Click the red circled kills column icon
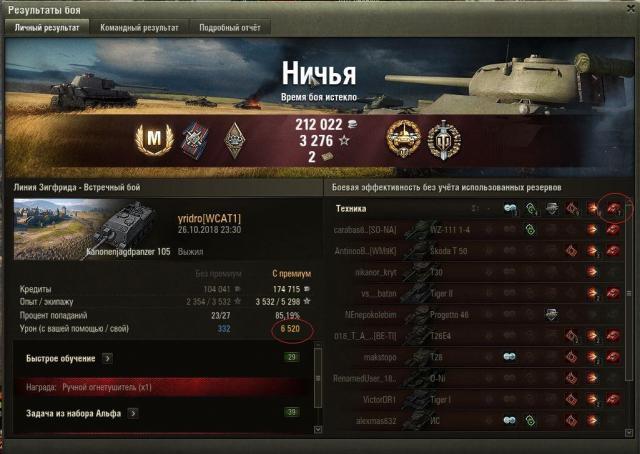Viewport: 640px width, 454px height. coord(612,207)
